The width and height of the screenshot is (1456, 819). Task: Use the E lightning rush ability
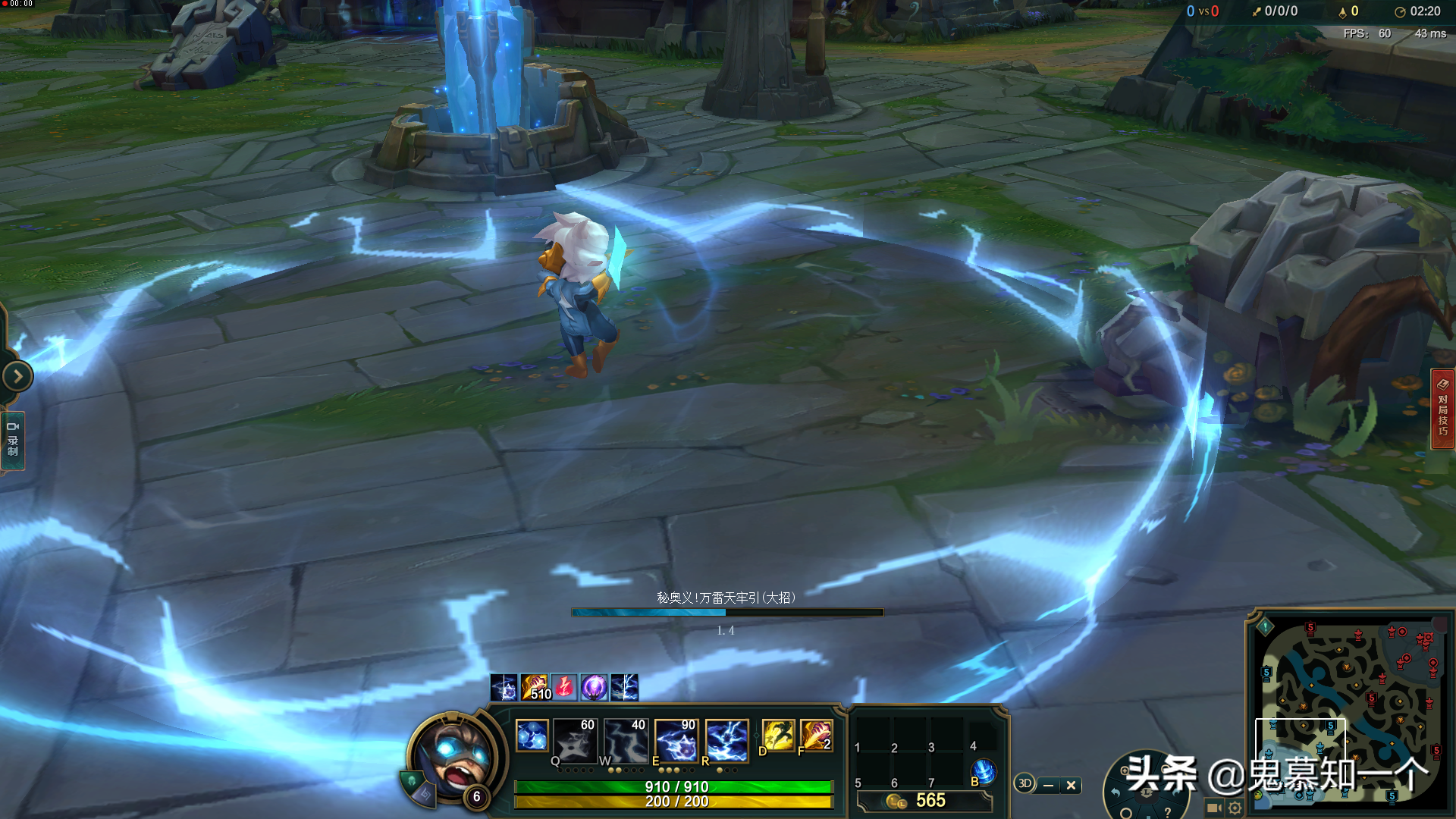tap(676, 740)
